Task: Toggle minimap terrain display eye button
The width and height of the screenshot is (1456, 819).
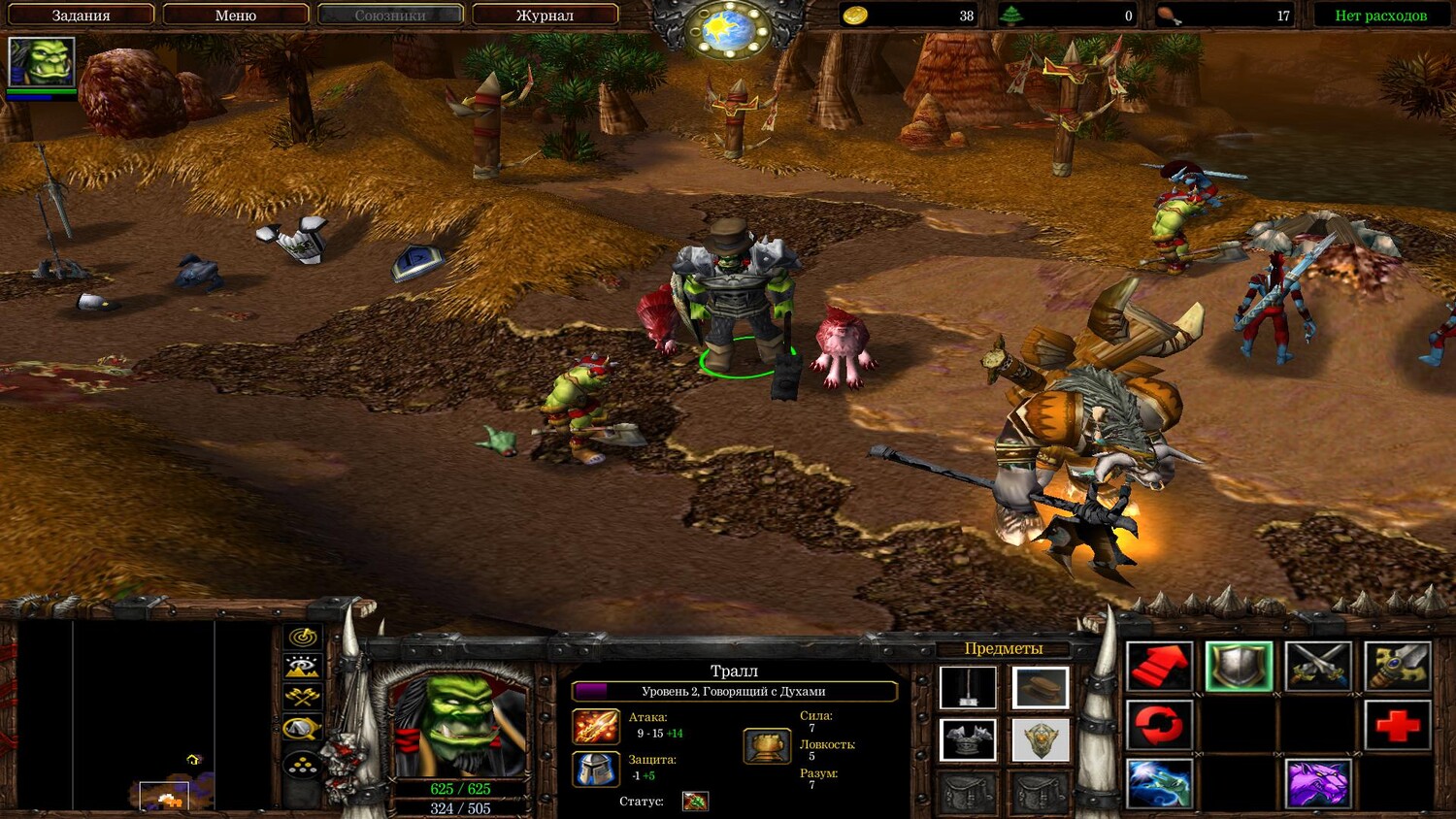Action: (x=303, y=667)
